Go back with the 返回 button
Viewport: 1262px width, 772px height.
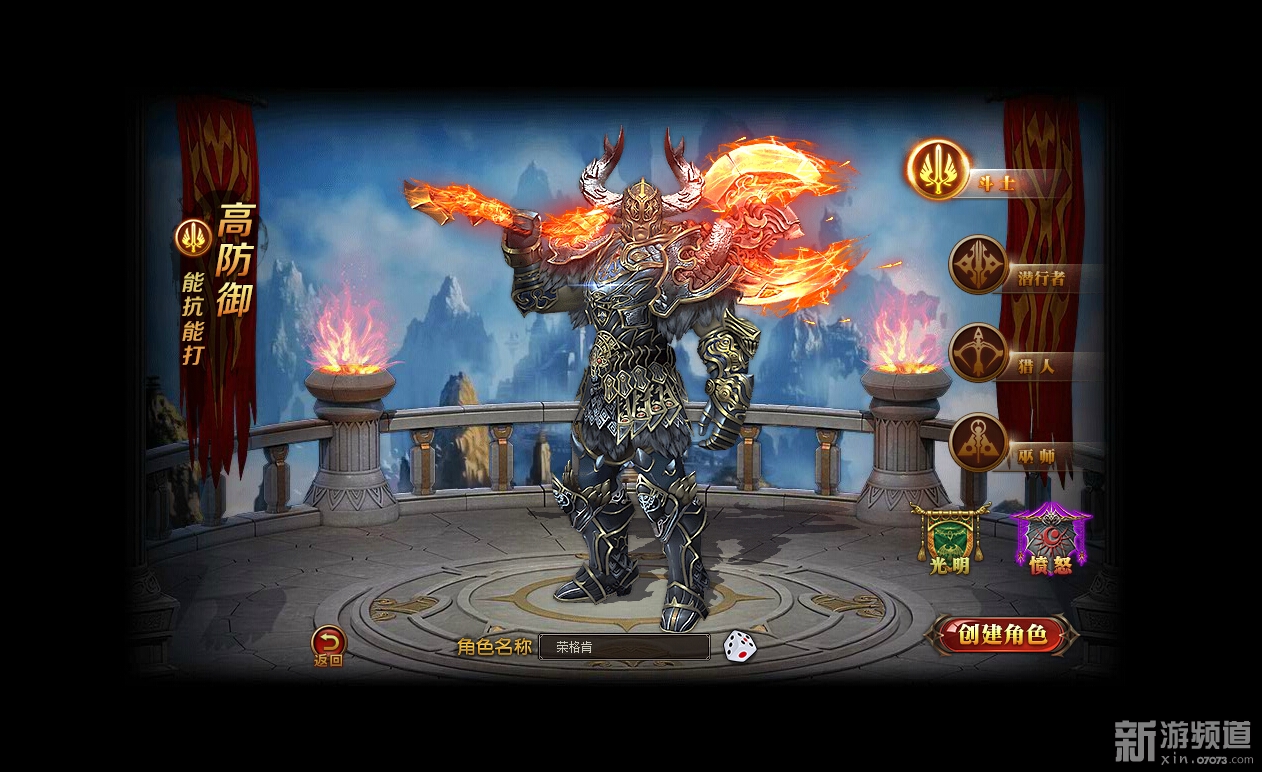point(328,643)
